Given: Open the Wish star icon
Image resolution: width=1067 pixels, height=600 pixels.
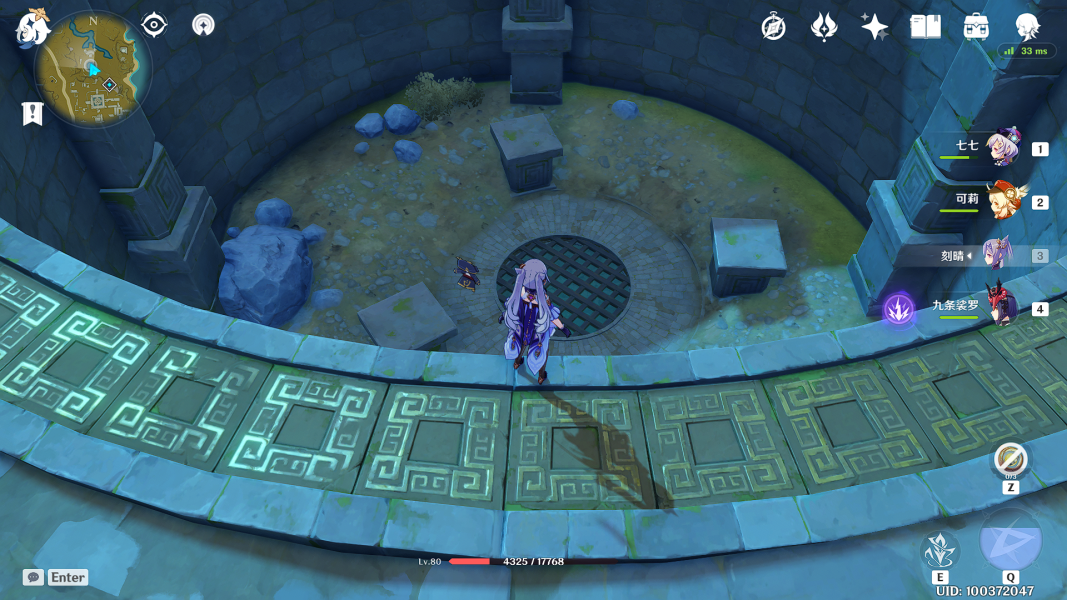Looking at the screenshot, I should (874, 27).
